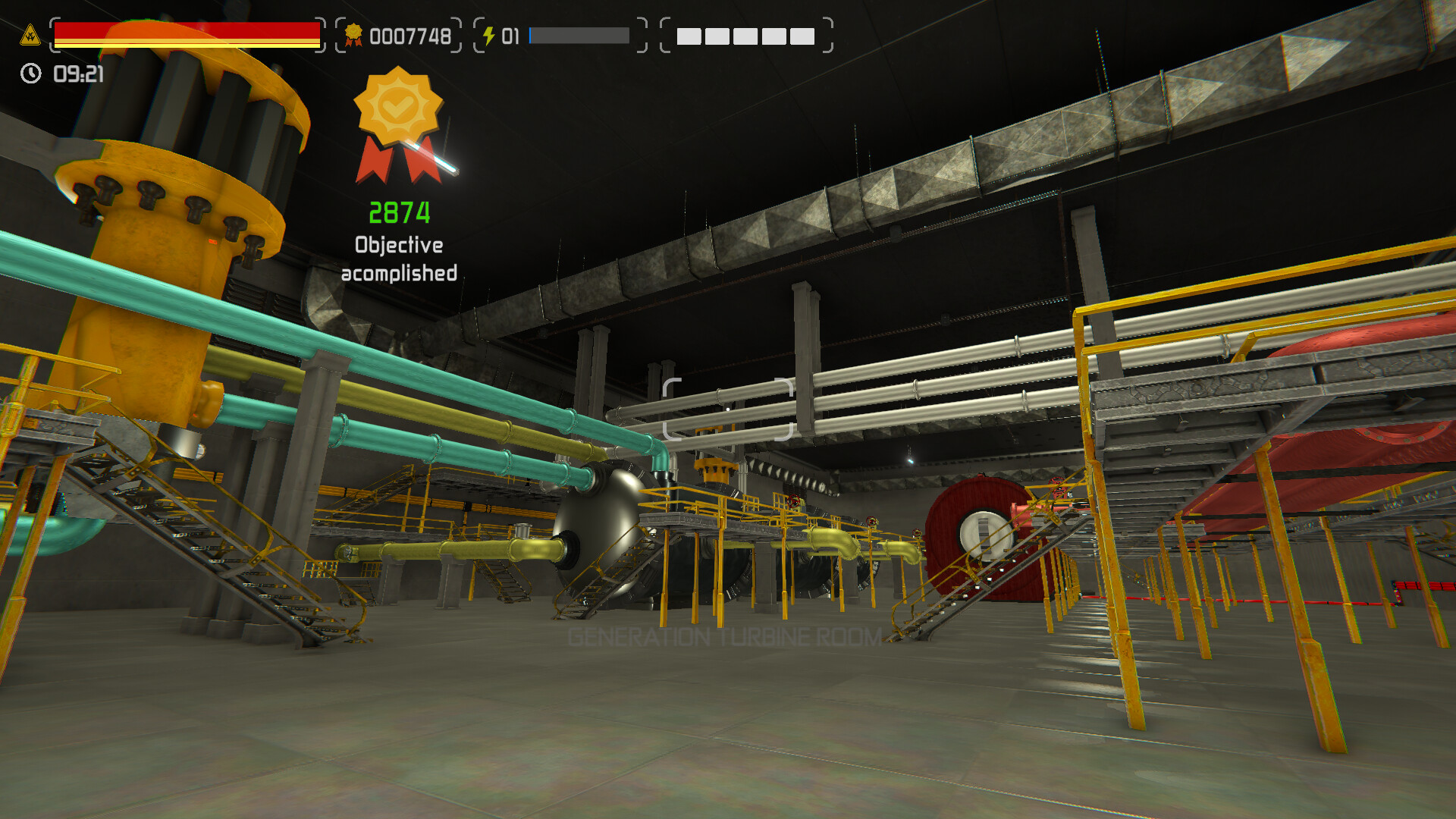This screenshot has height=819, width=1456.
Task: Select the last inventory slot on the right
Action: coord(803,36)
